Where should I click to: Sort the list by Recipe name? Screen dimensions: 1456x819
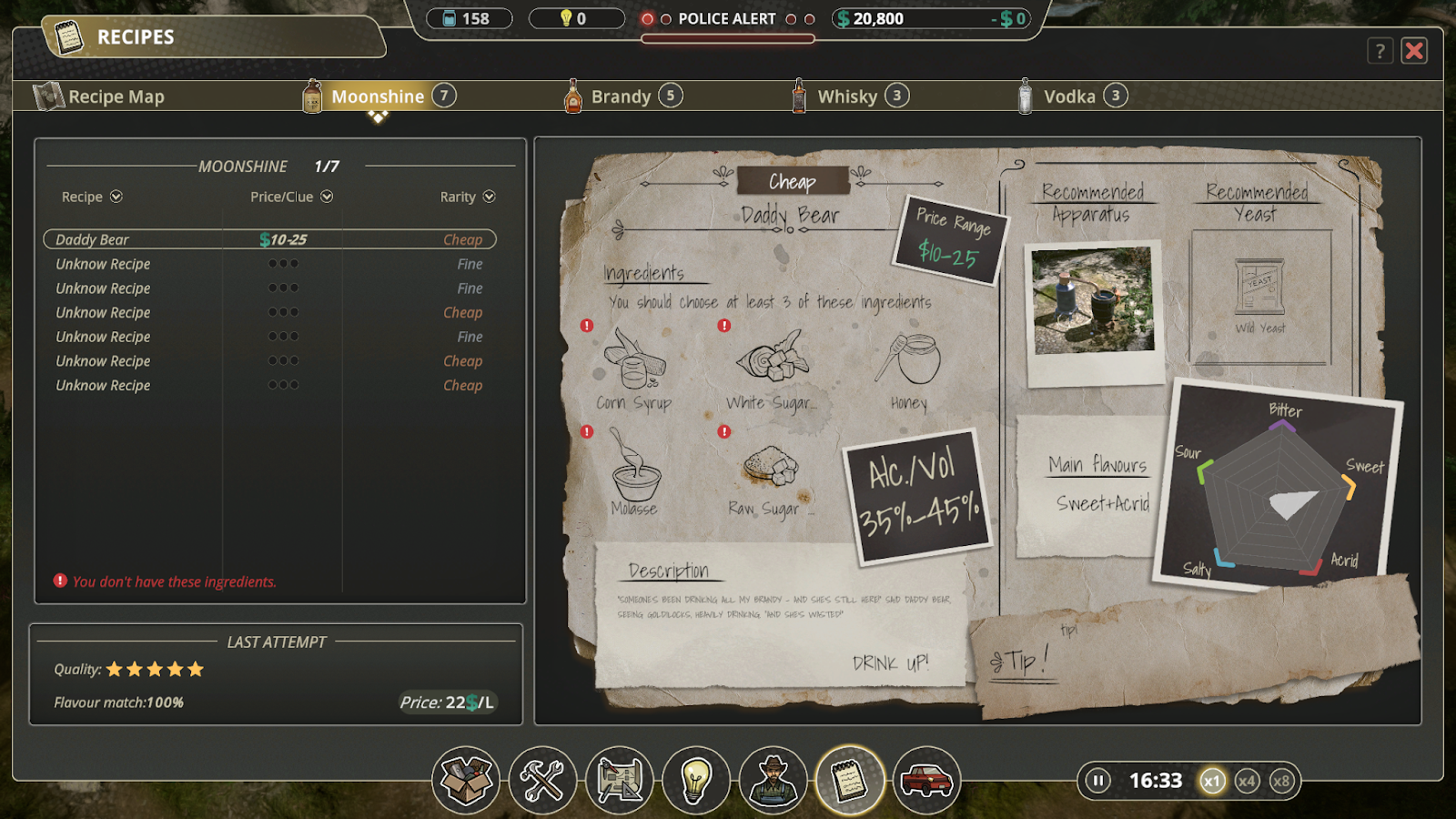coord(91,197)
